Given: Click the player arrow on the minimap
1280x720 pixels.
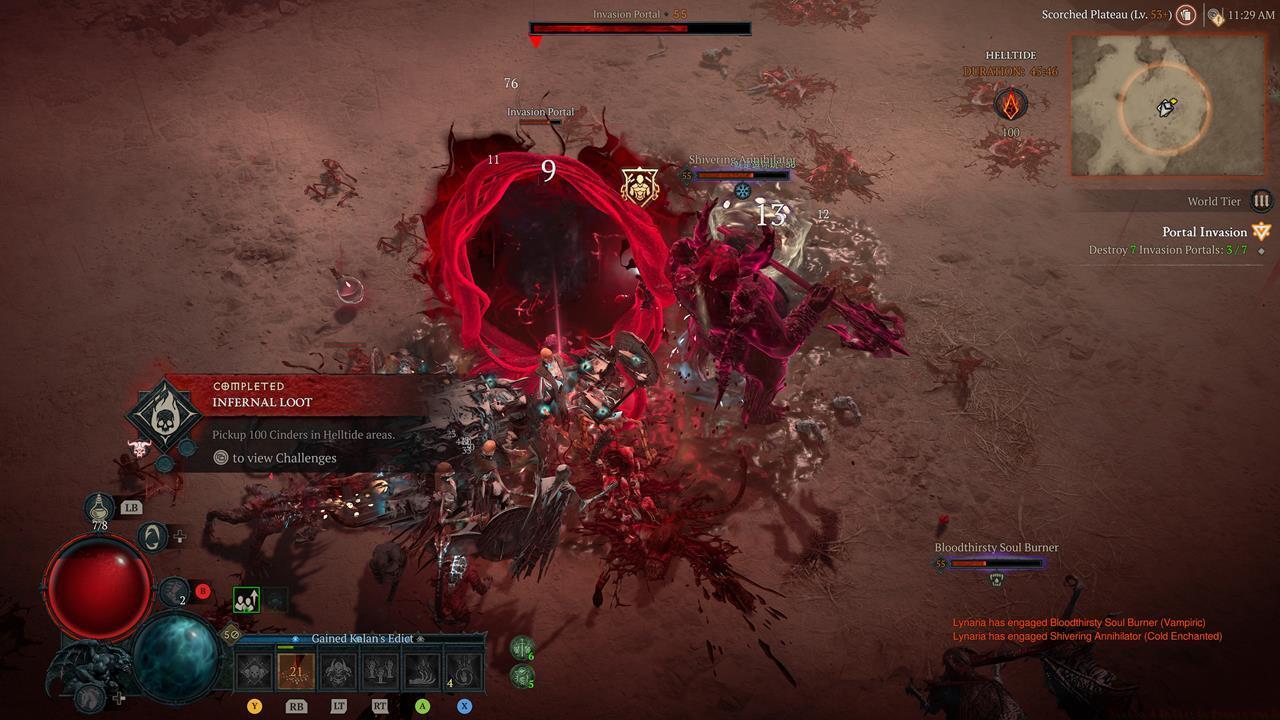Looking at the screenshot, I should click(x=1165, y=107).
